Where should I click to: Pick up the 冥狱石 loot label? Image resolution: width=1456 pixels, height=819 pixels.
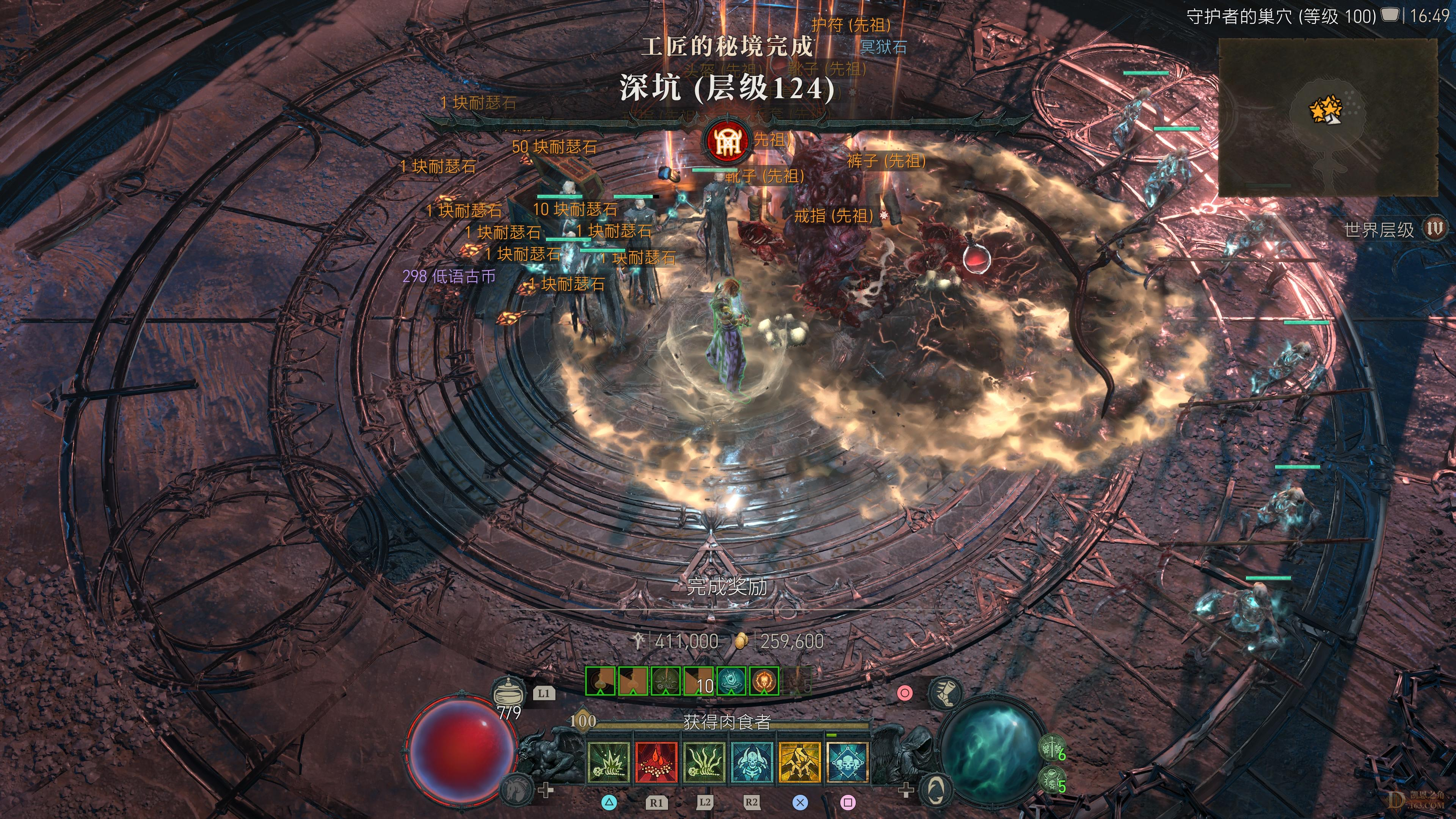click(x=883, y=47)
